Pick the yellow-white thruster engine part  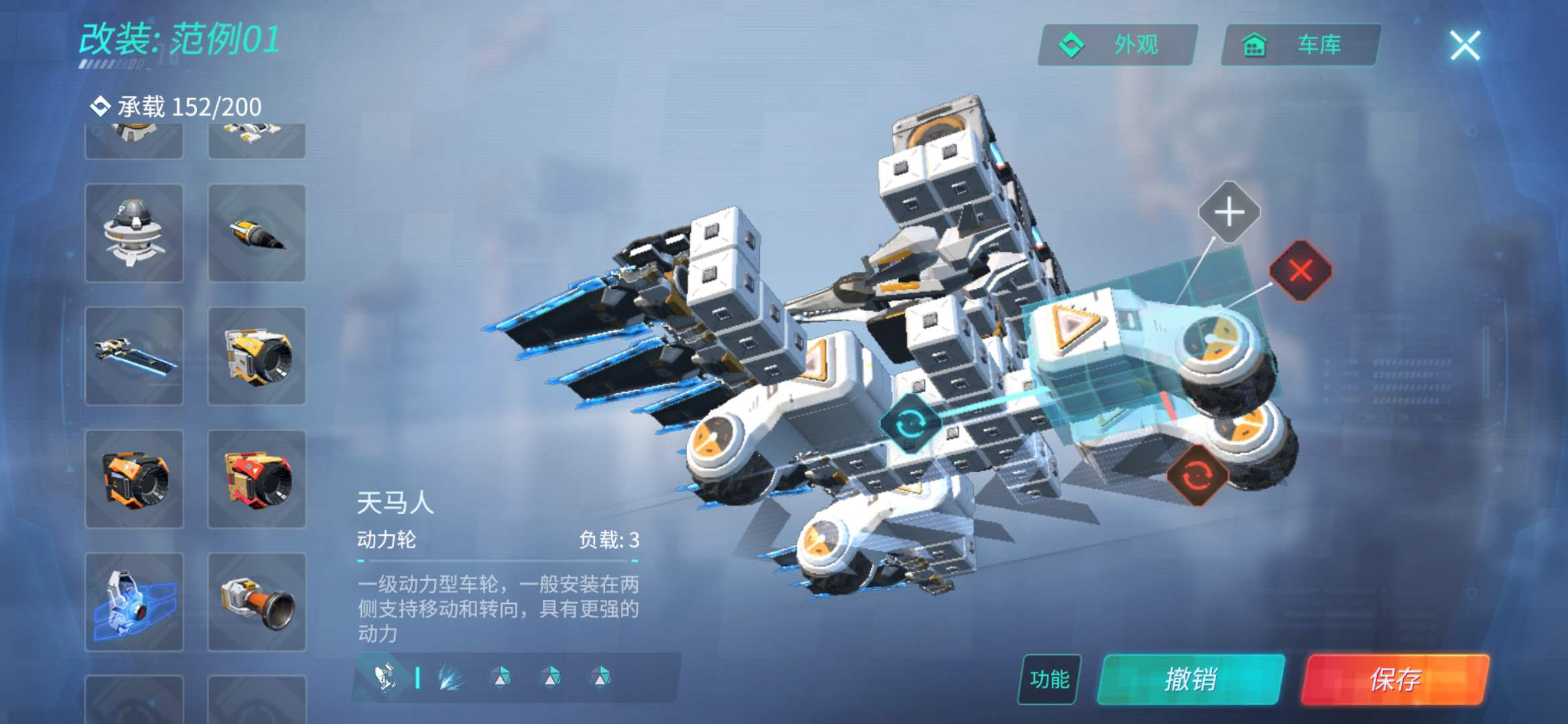[x=257, y=356]
